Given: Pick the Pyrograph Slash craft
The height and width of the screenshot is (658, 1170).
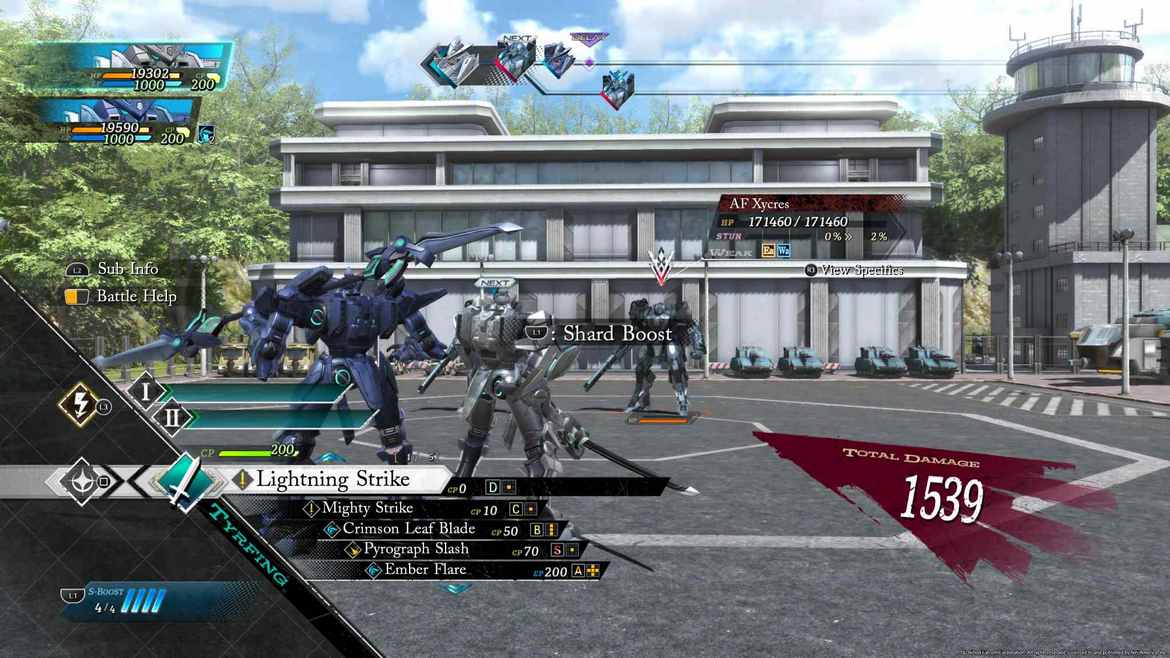Looking at the screenshot, I should click(x=415, y=549).
